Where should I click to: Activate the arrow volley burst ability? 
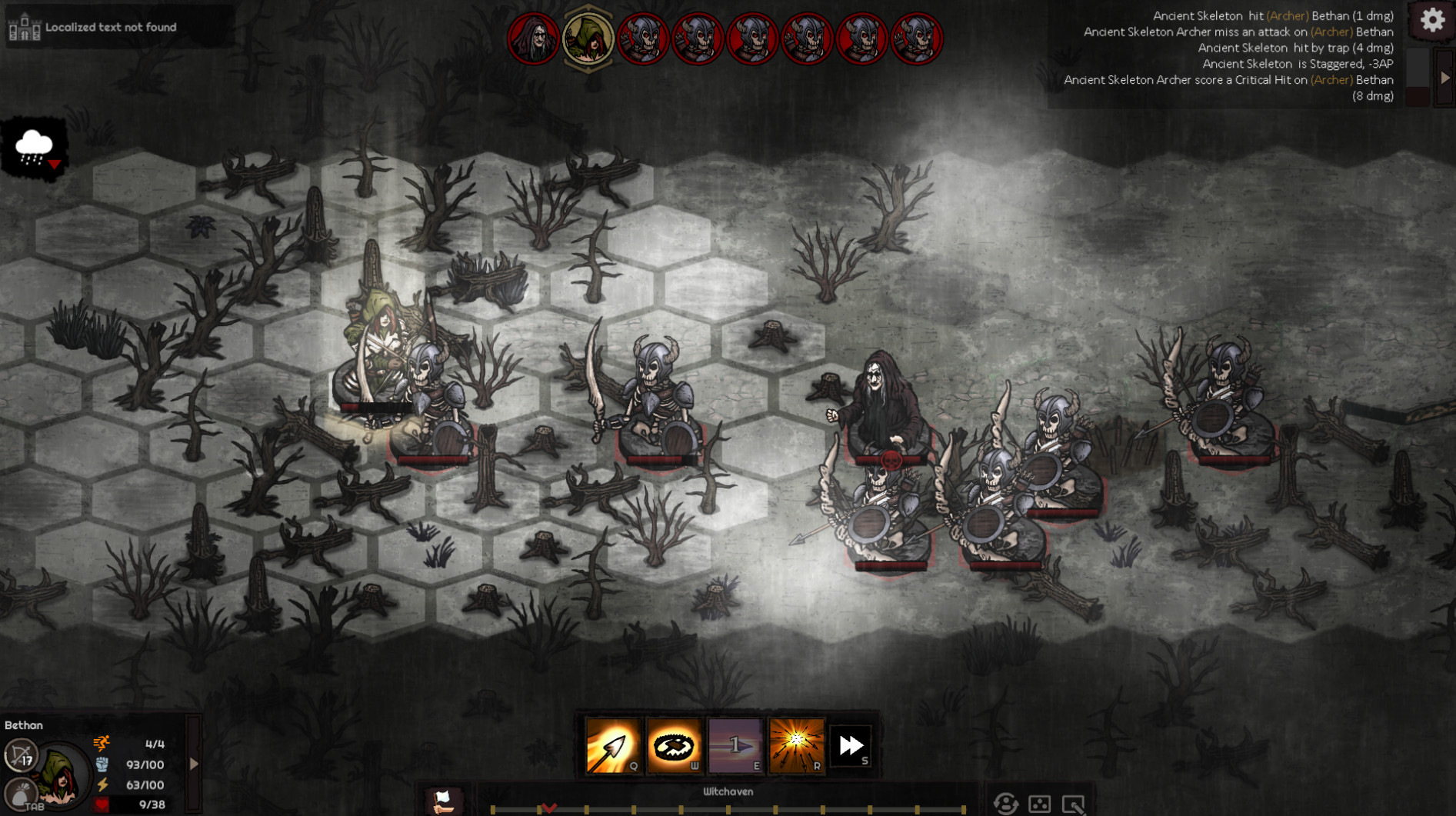pyautogui.click(x=796, y=745)
